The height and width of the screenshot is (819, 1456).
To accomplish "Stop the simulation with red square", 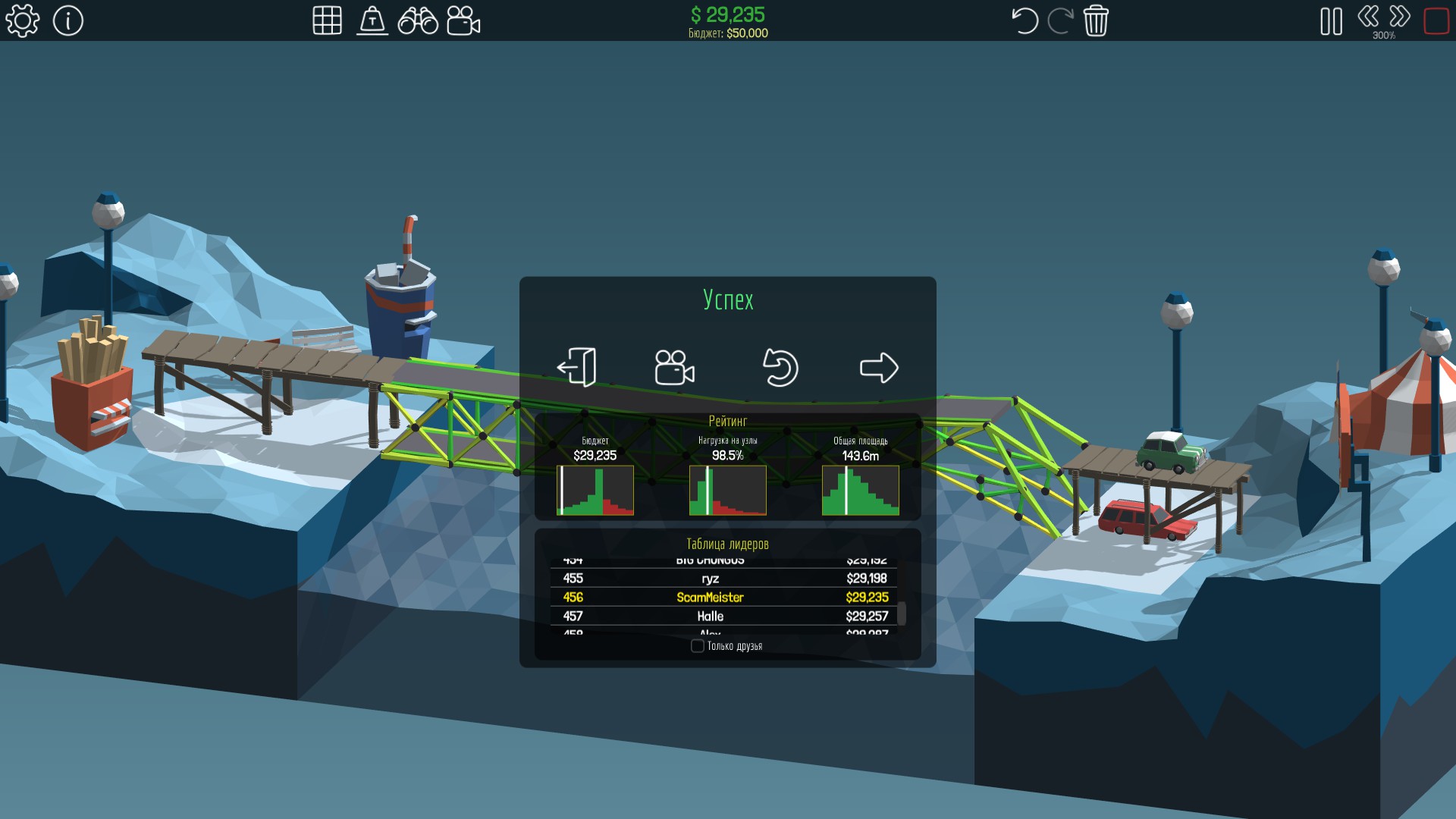I will [1436, 20].
